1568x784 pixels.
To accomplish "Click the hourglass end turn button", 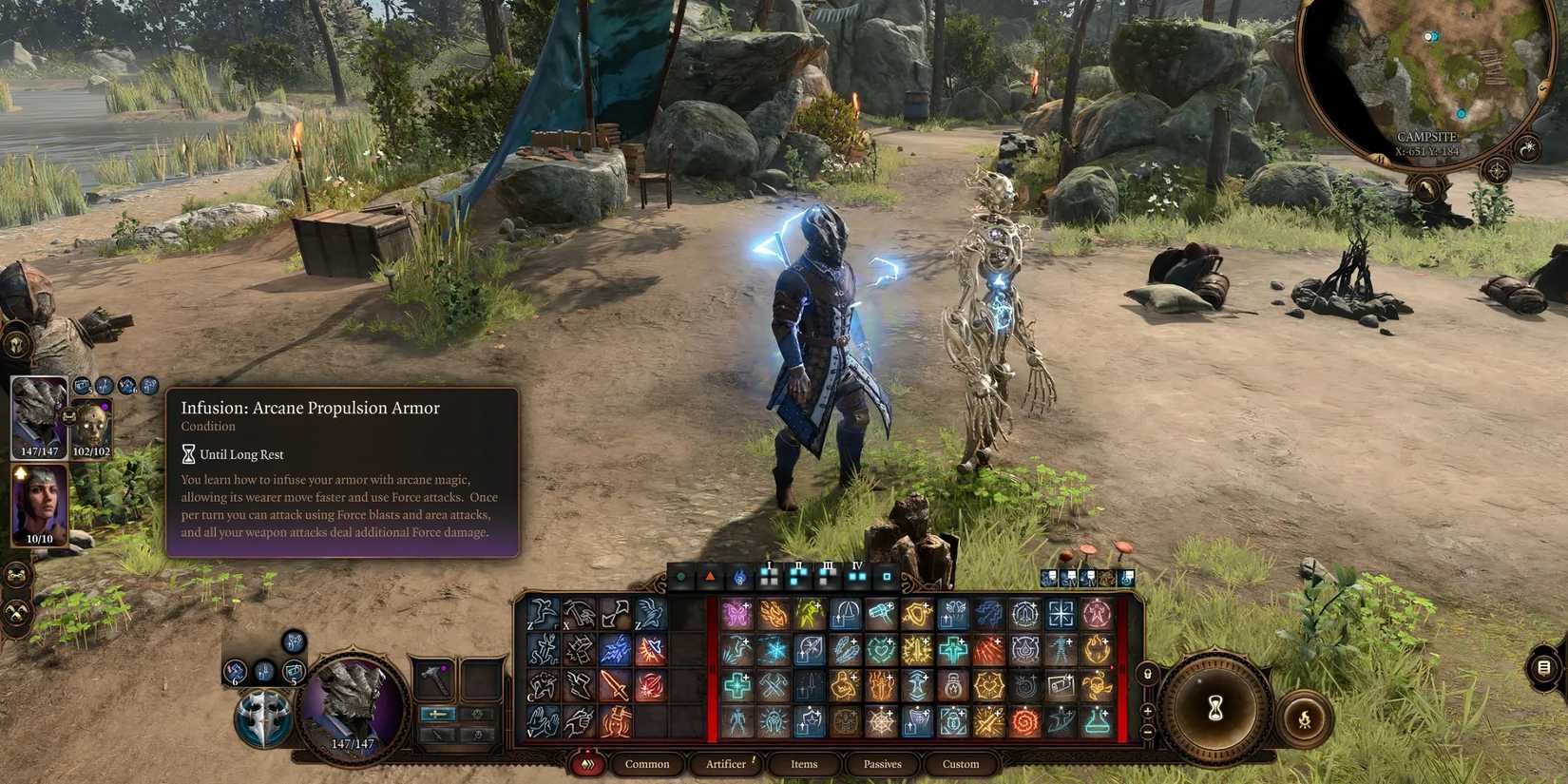I will 1215,709.
